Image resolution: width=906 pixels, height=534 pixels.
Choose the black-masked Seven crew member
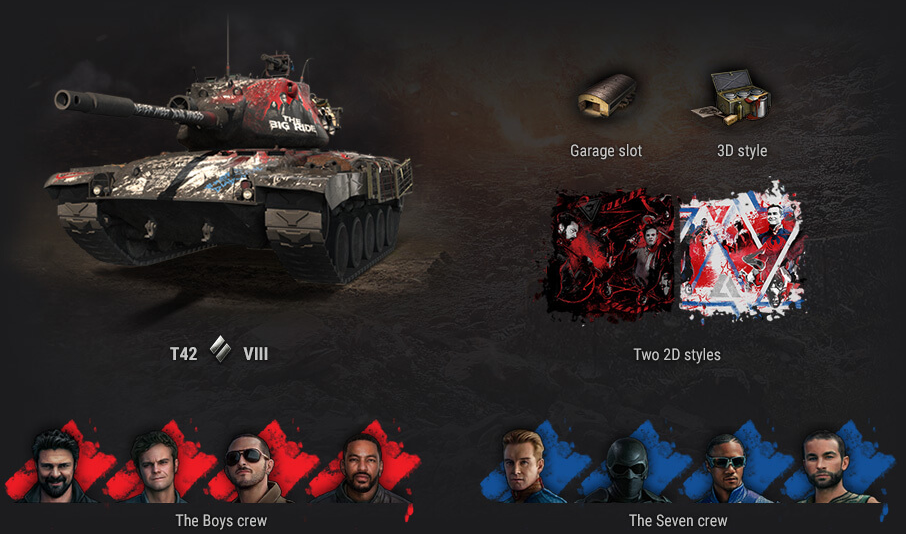click(627, 468)
